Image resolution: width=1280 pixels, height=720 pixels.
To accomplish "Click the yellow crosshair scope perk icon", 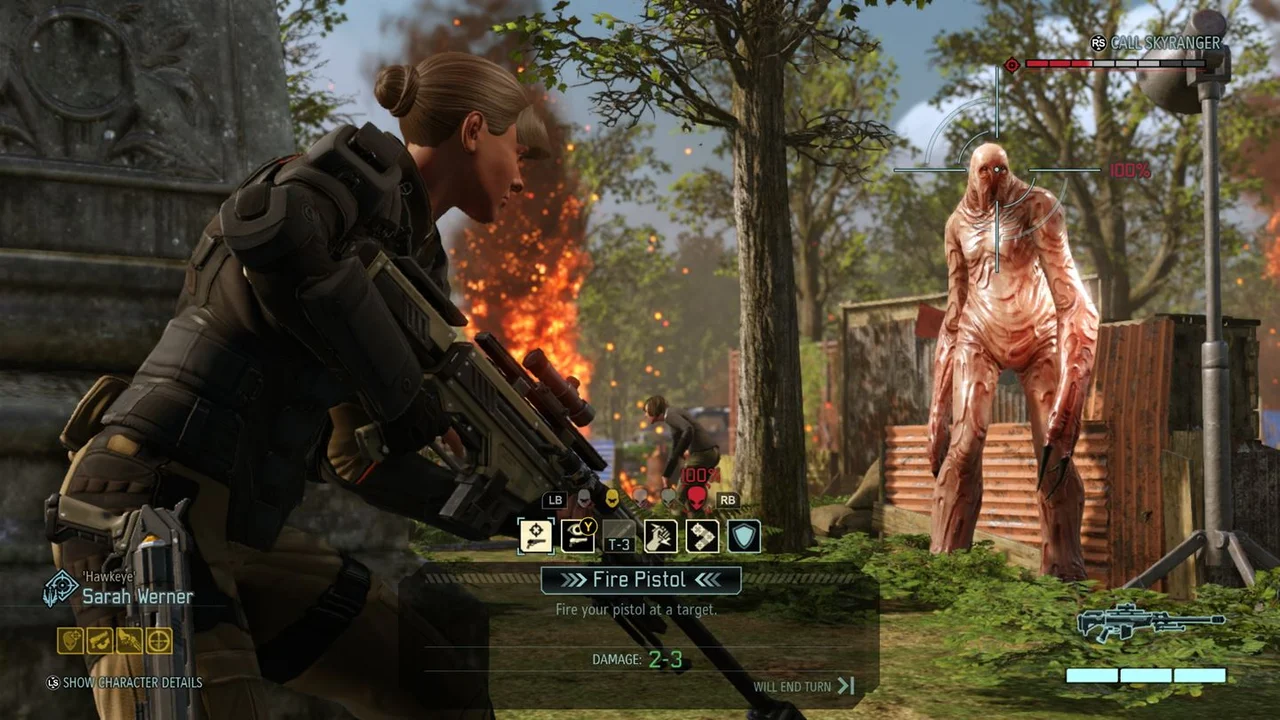I will (159, 640).
